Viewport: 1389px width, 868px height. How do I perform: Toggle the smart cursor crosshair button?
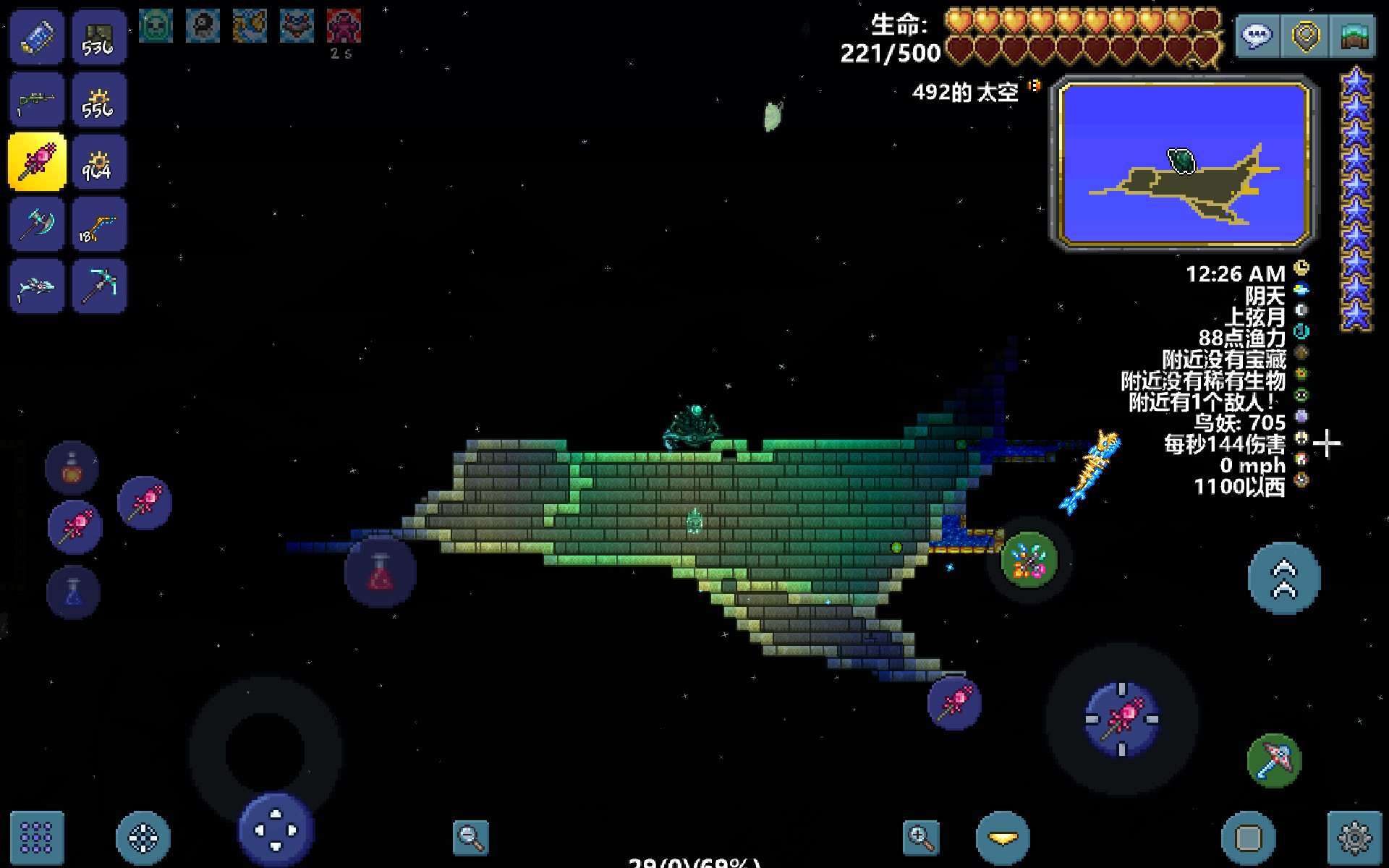click(143, 838)
